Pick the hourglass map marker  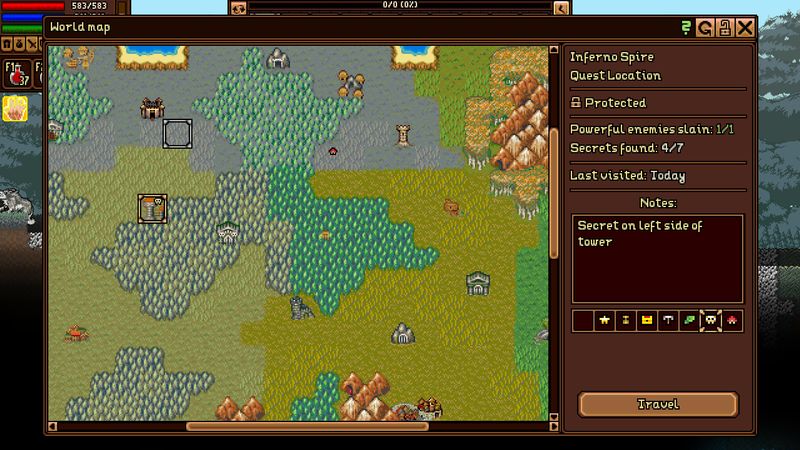(625, 321)
